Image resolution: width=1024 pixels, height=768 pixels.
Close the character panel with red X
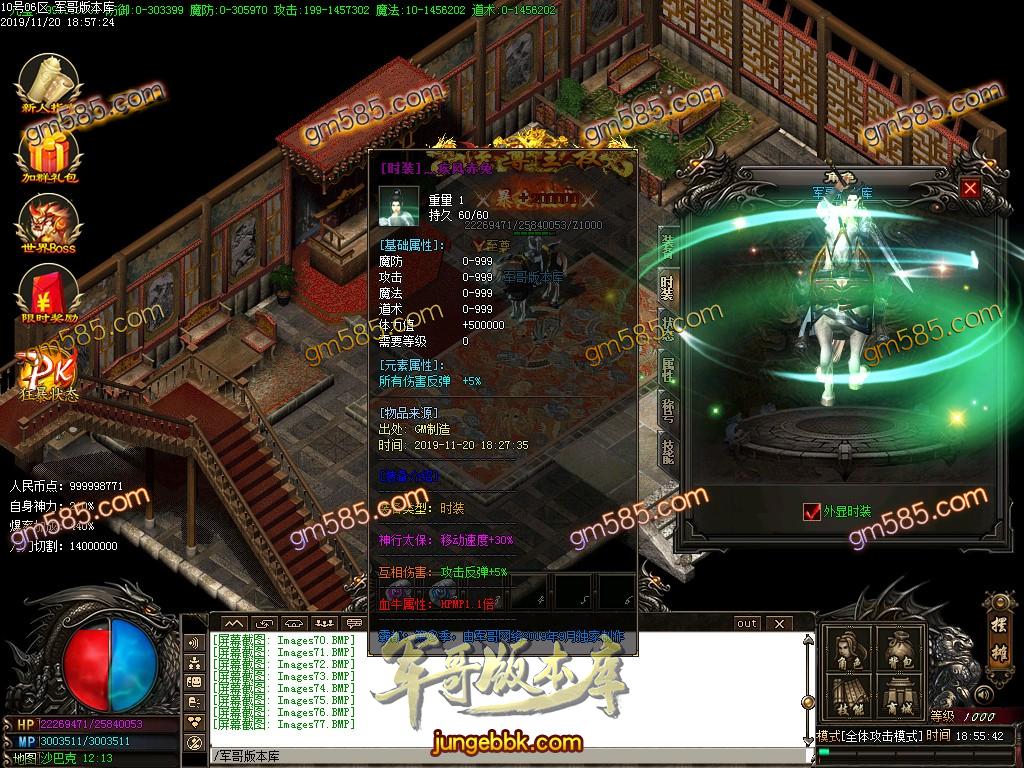click(969, 188)
